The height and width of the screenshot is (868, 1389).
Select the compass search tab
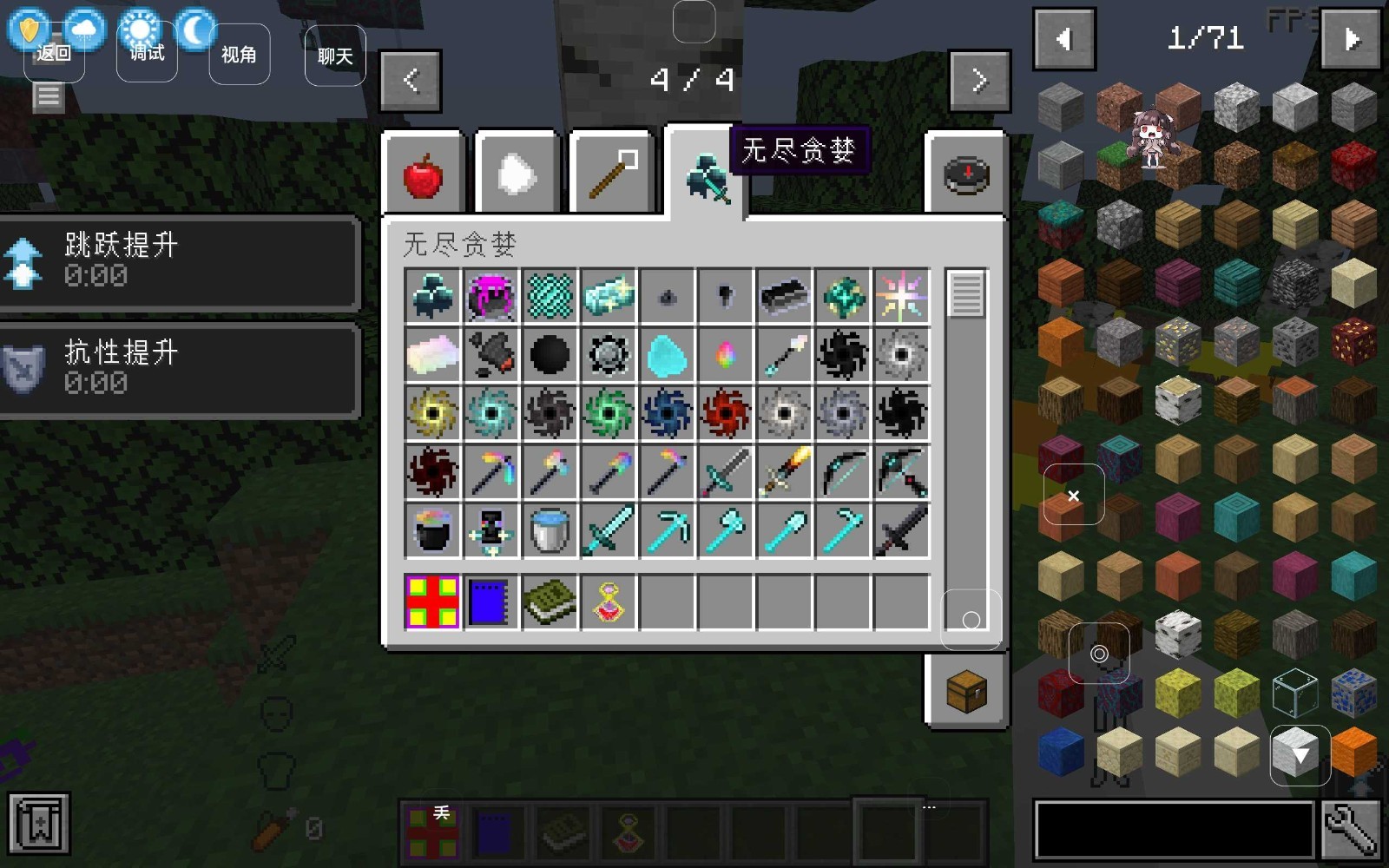click(966, 174)
